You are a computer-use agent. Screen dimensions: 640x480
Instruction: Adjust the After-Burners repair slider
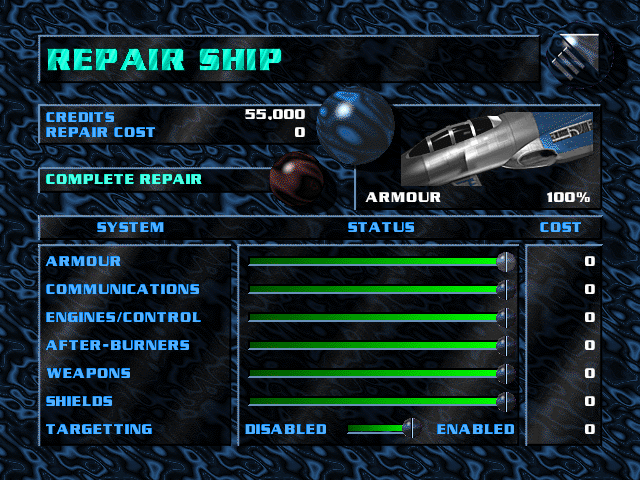tap(505, 346)
